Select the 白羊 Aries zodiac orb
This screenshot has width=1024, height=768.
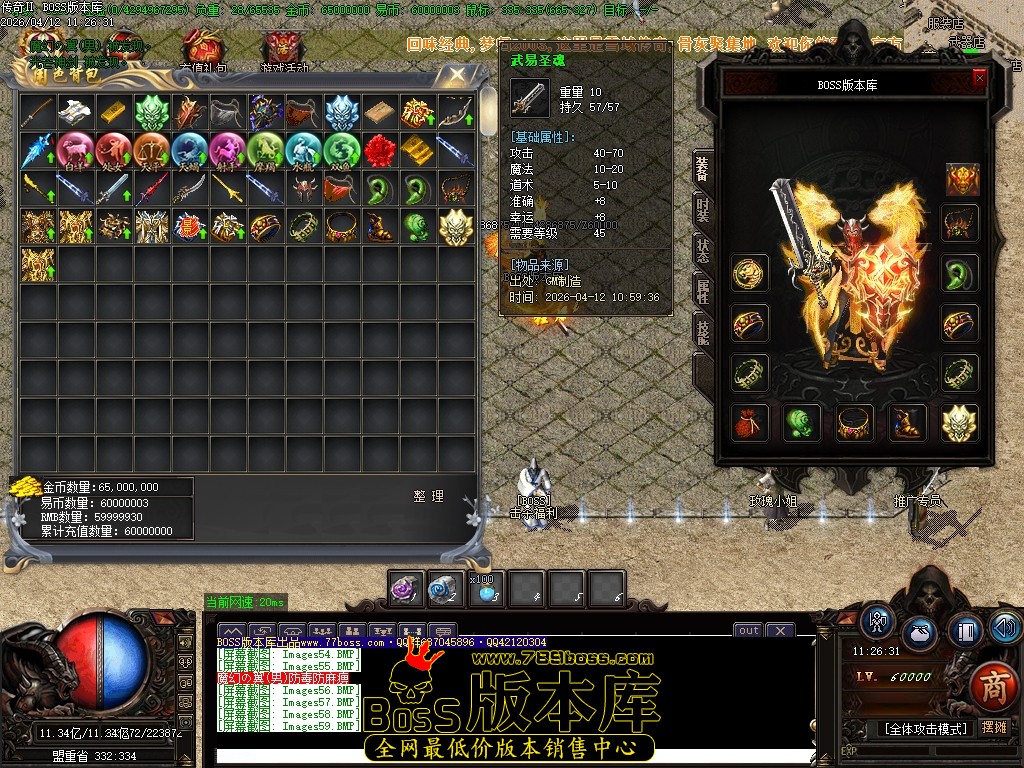point(75,150)
